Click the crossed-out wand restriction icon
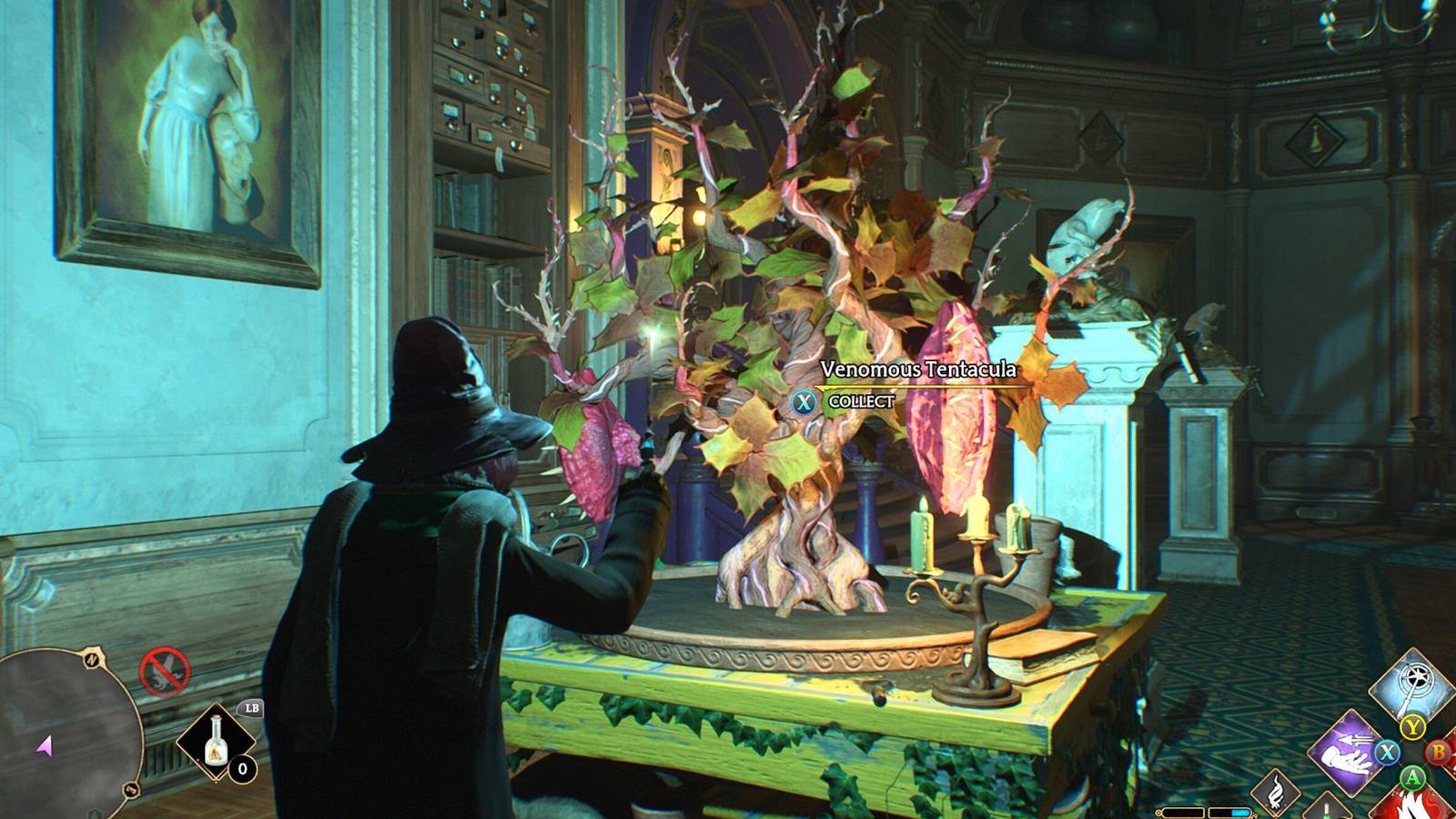The image size is (1456, 819). [x=166, y=670]
